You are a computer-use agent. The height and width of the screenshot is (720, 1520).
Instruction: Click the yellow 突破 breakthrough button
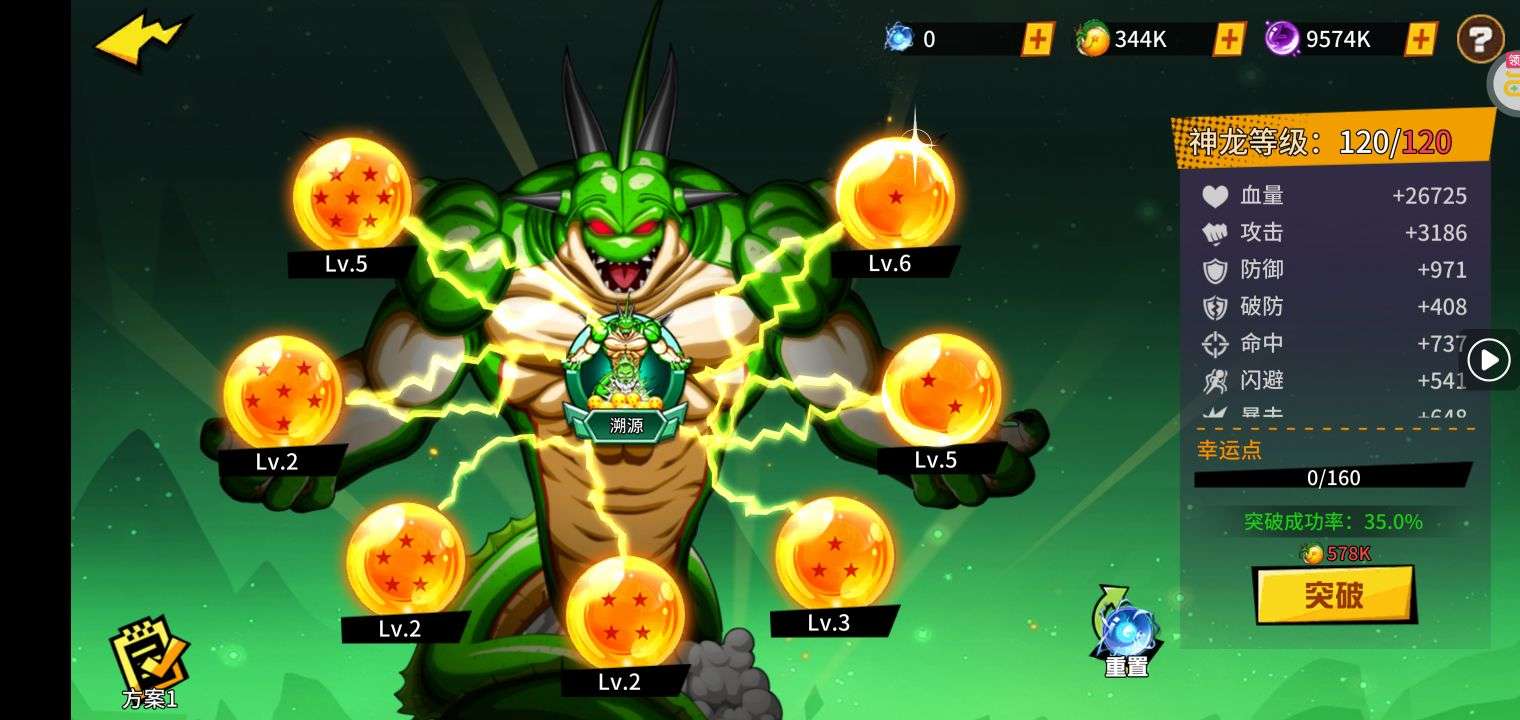pos(1334,595)
